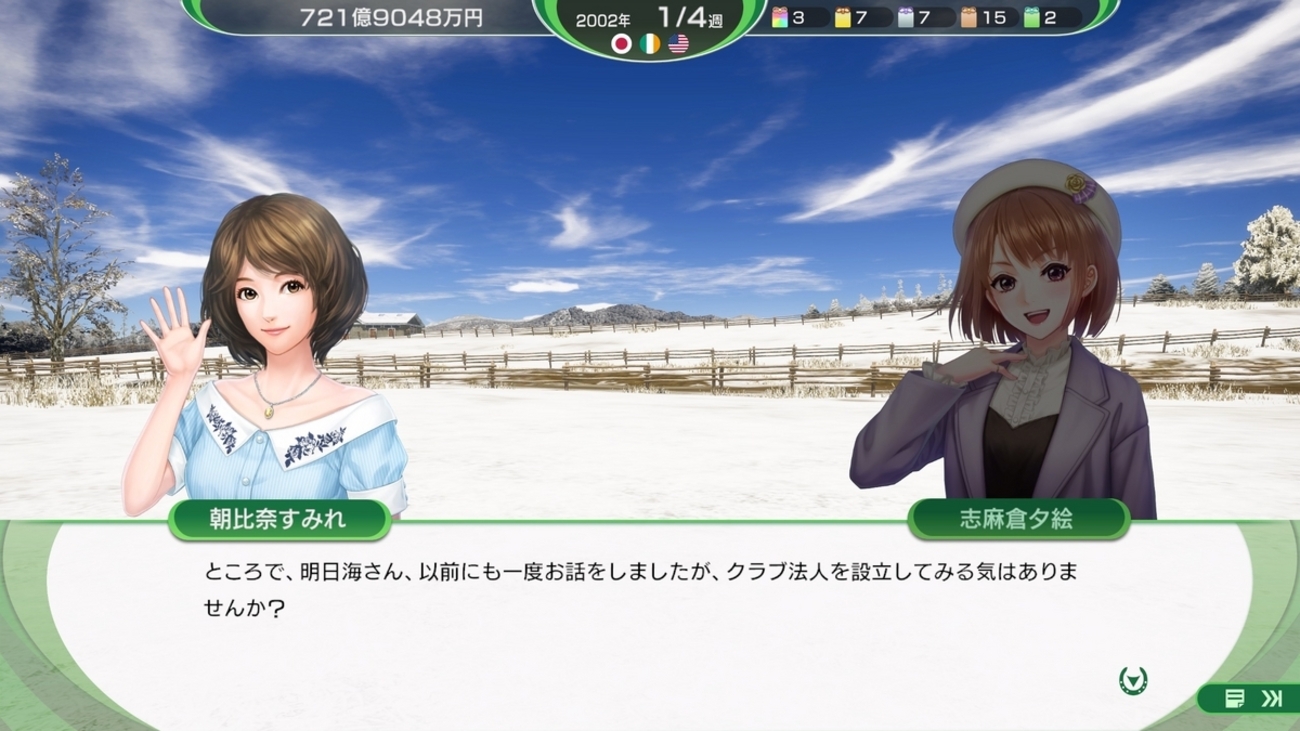Click the horseshoe arrow to advance dialogue
The width and height of the screenshot is (1300, 731).
coord(1133,681)
